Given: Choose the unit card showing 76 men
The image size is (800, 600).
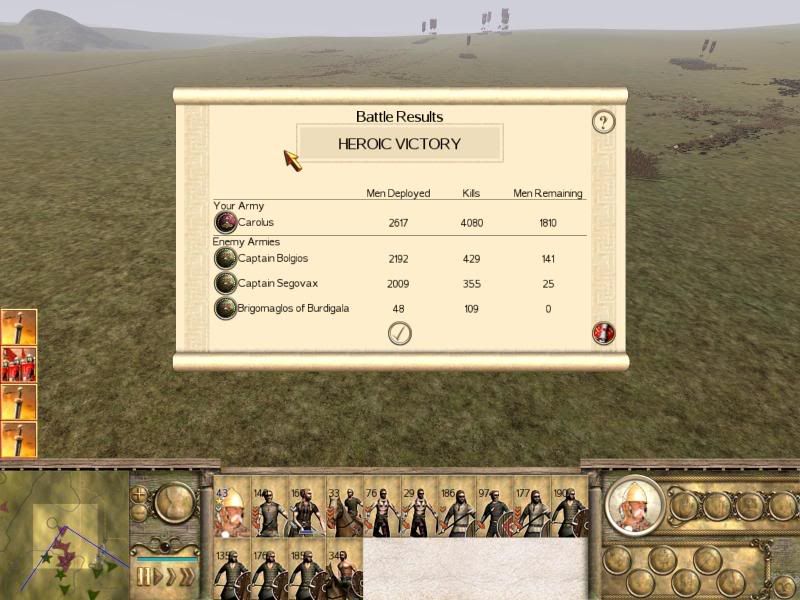Looking at the screenshot, I should pos(381,511).
